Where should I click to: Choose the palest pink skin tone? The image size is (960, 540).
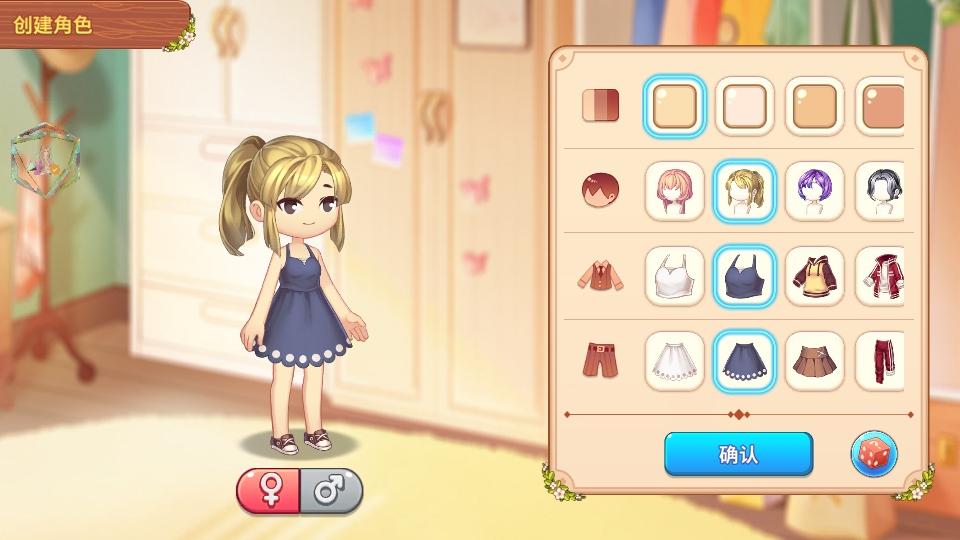744,106
